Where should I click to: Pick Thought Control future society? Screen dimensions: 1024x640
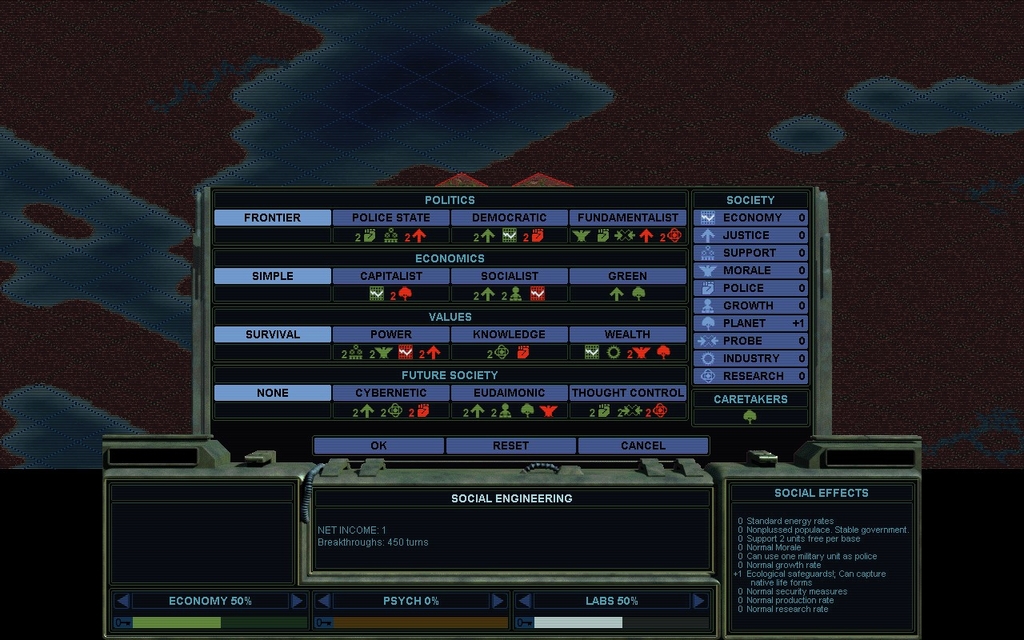click(x=627, y=393)
